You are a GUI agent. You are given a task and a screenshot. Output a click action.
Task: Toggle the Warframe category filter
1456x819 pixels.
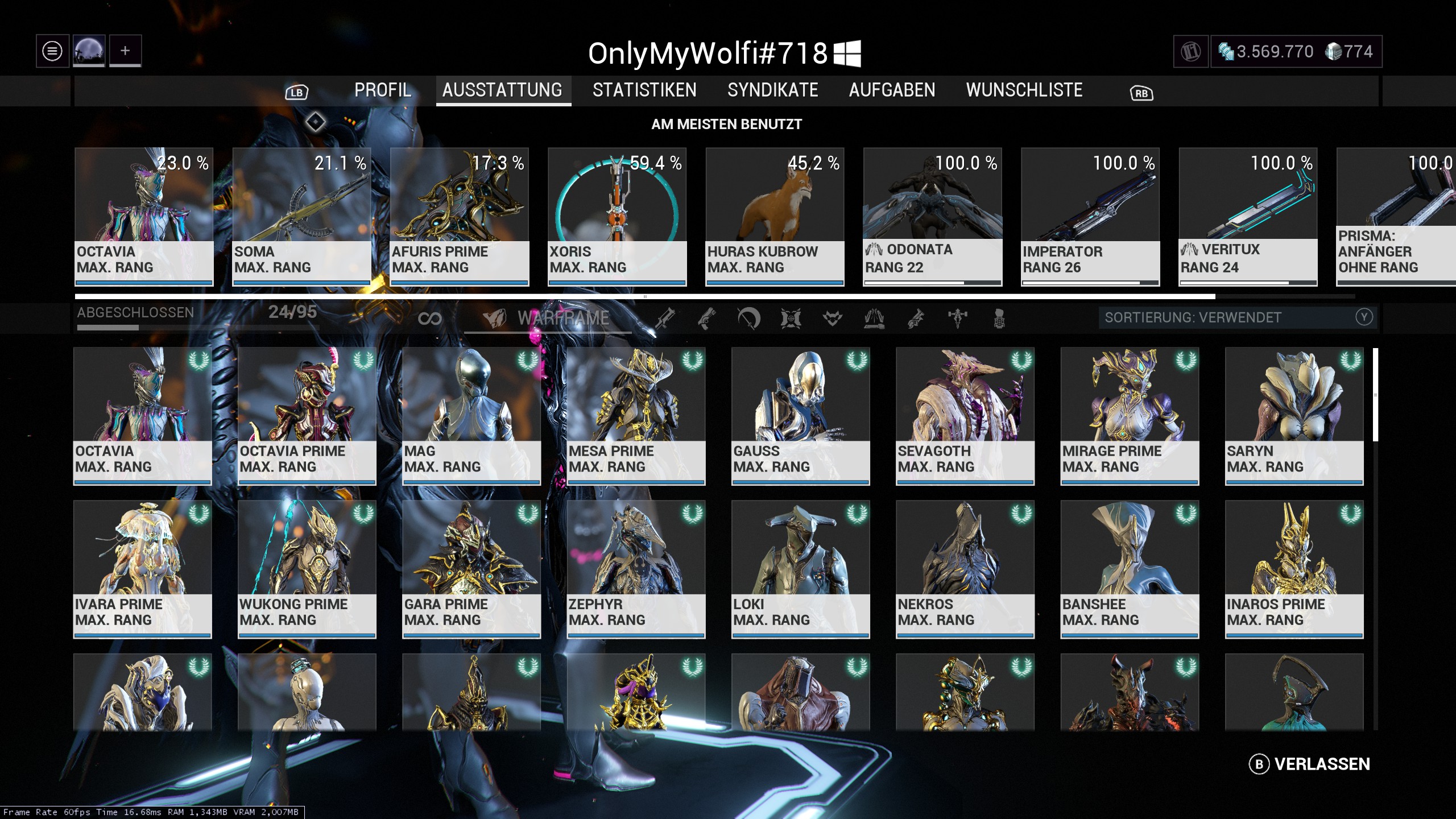pyautogui.click(x=546, y=318)
